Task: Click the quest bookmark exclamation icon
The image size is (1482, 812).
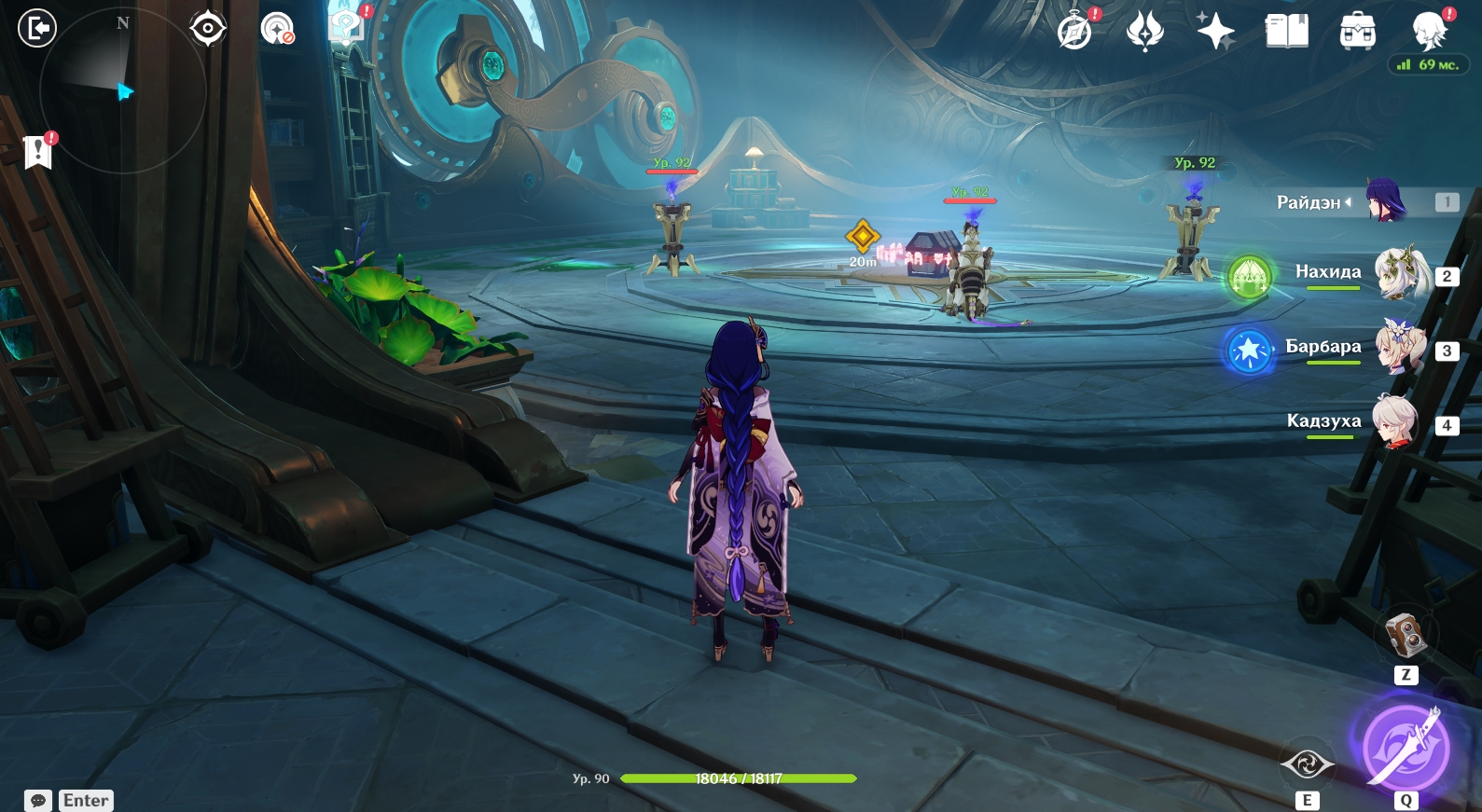Action: (38, 150)
